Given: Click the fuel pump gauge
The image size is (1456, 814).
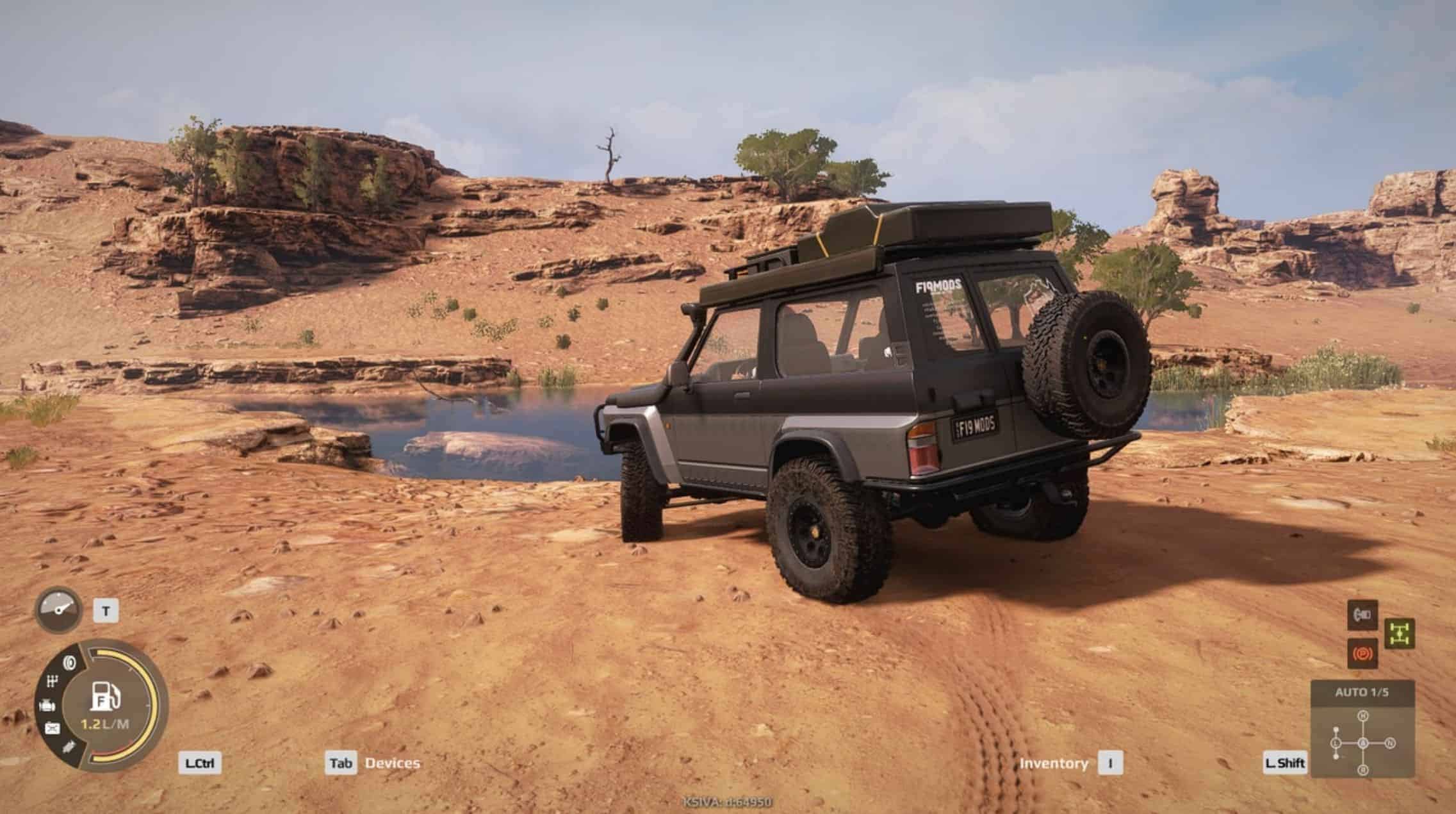Looking at the screenshot, I should (x=106, y=697).
